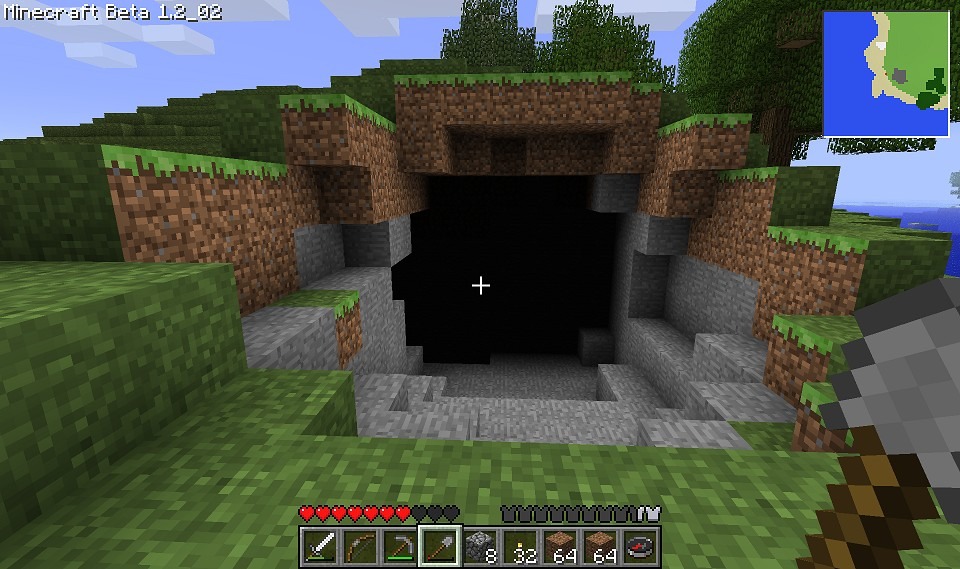Select the cobblestone stack of 8
960x569 pixels.
point(480,546)
